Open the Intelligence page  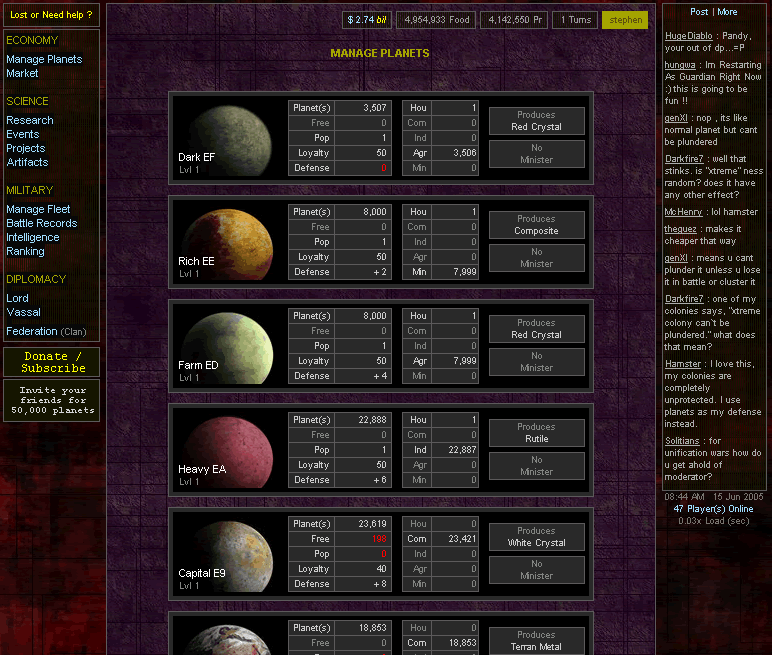pos(33,237)
